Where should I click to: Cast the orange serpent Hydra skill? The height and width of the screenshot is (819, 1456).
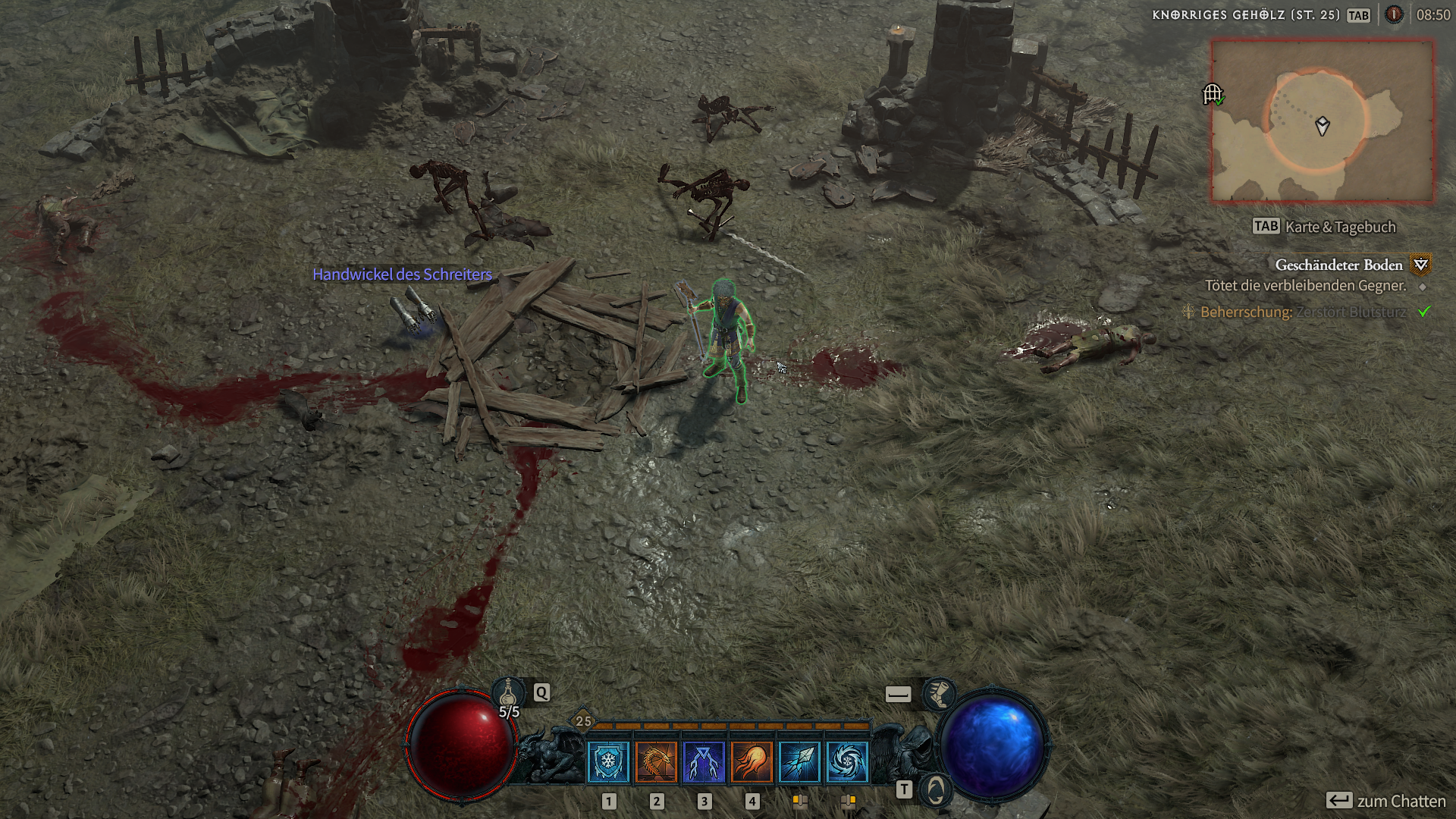click(x=656, y=762)
